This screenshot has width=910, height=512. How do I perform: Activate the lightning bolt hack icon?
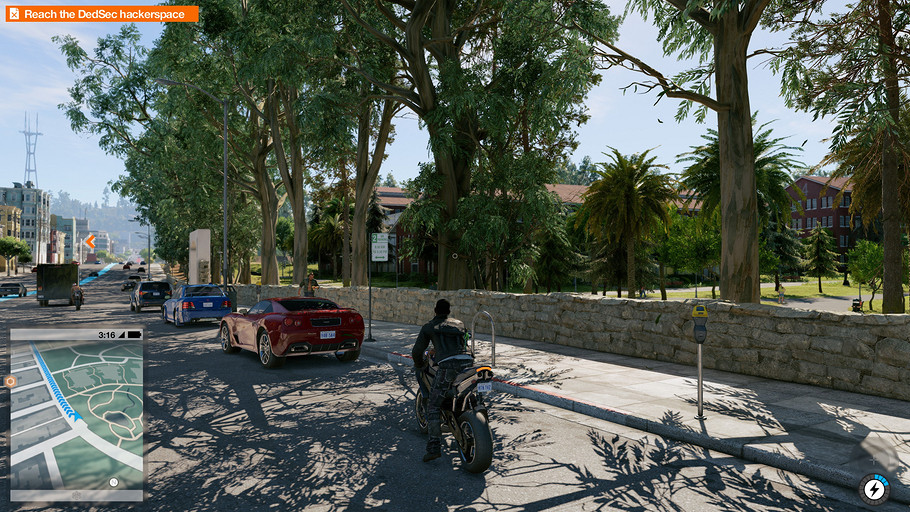click(874, 489)
